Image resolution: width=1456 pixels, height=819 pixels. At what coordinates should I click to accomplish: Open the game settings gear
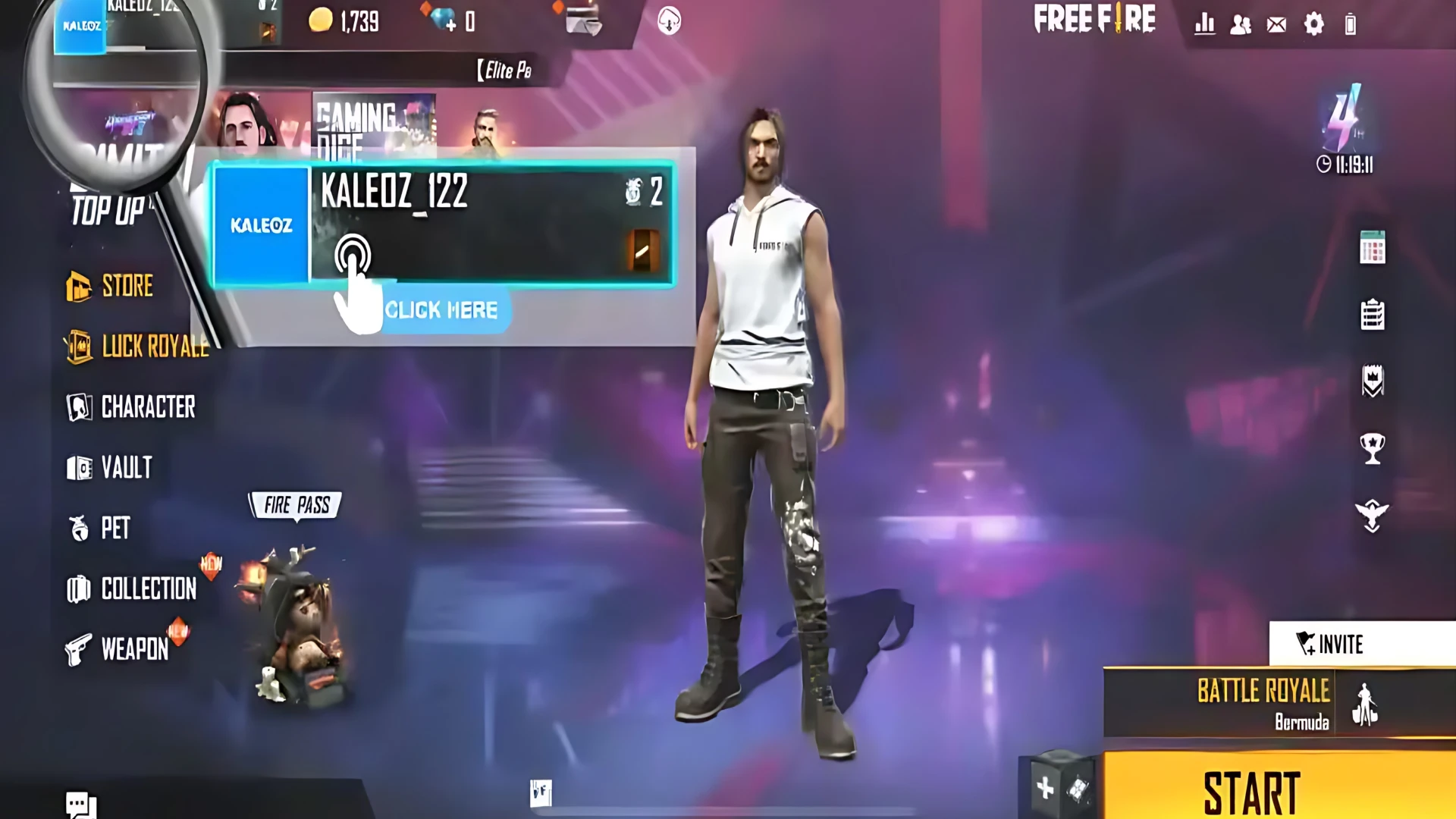pos(1316,25)
